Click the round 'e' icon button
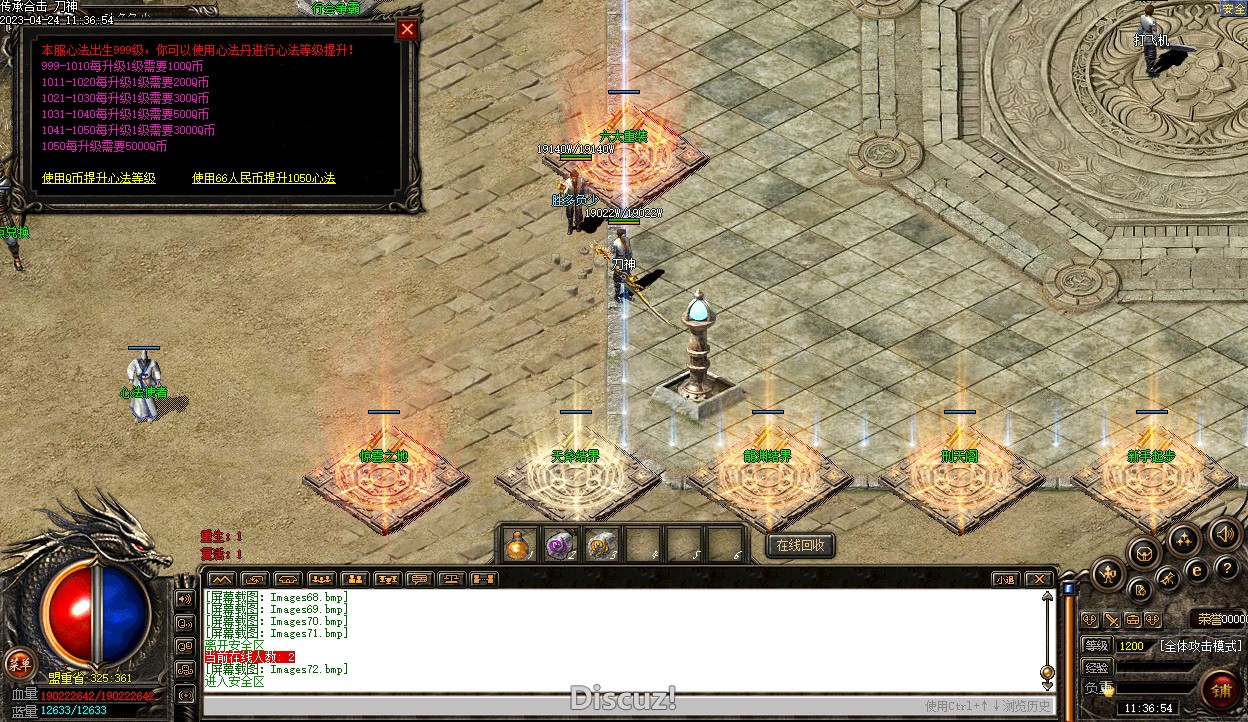Image resolution: width=1248 pixels, height=722 pixels. coord(1196,571)
